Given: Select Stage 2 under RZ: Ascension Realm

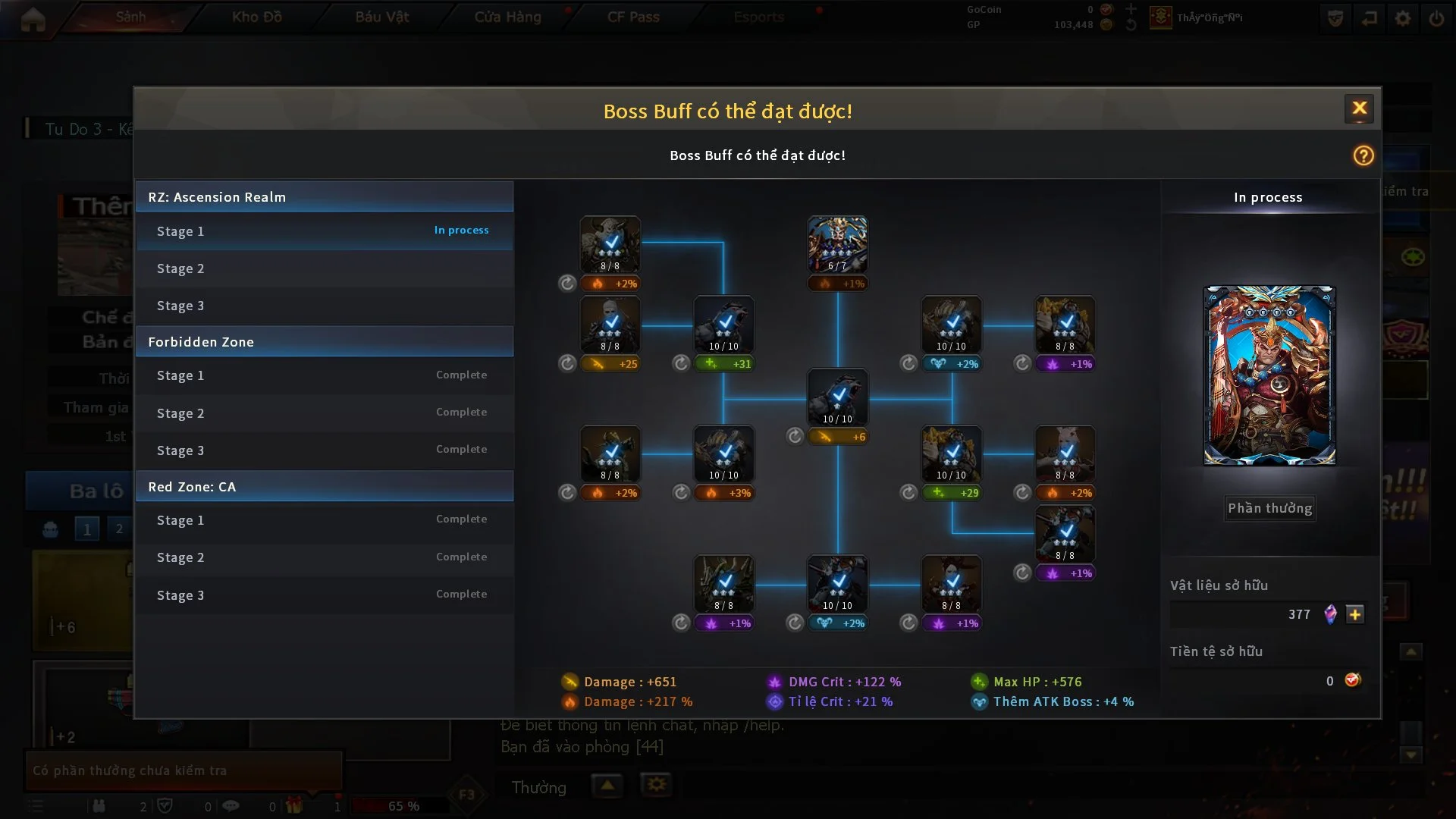Looking at the screenshot, I should (x=325, y=268).
